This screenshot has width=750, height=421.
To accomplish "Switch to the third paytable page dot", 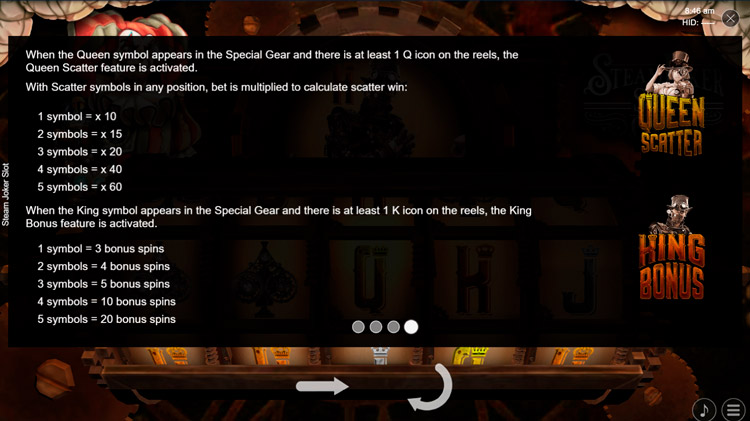I will click(x=393, y=327).
